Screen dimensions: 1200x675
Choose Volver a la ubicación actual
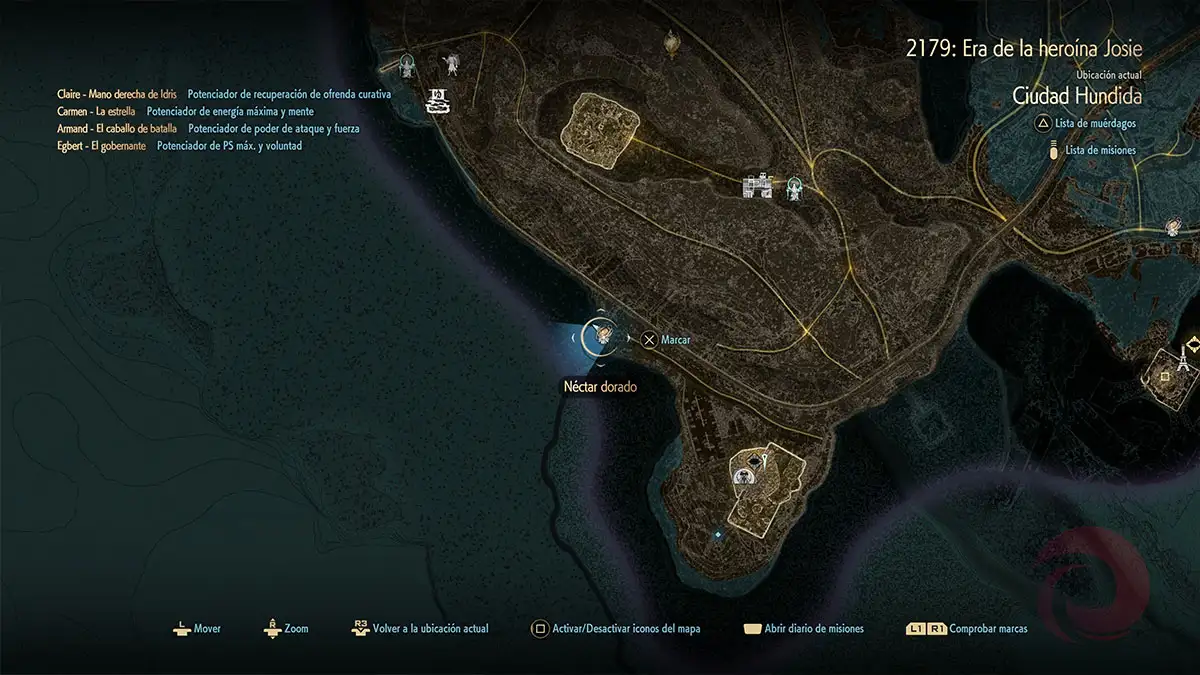421,629
